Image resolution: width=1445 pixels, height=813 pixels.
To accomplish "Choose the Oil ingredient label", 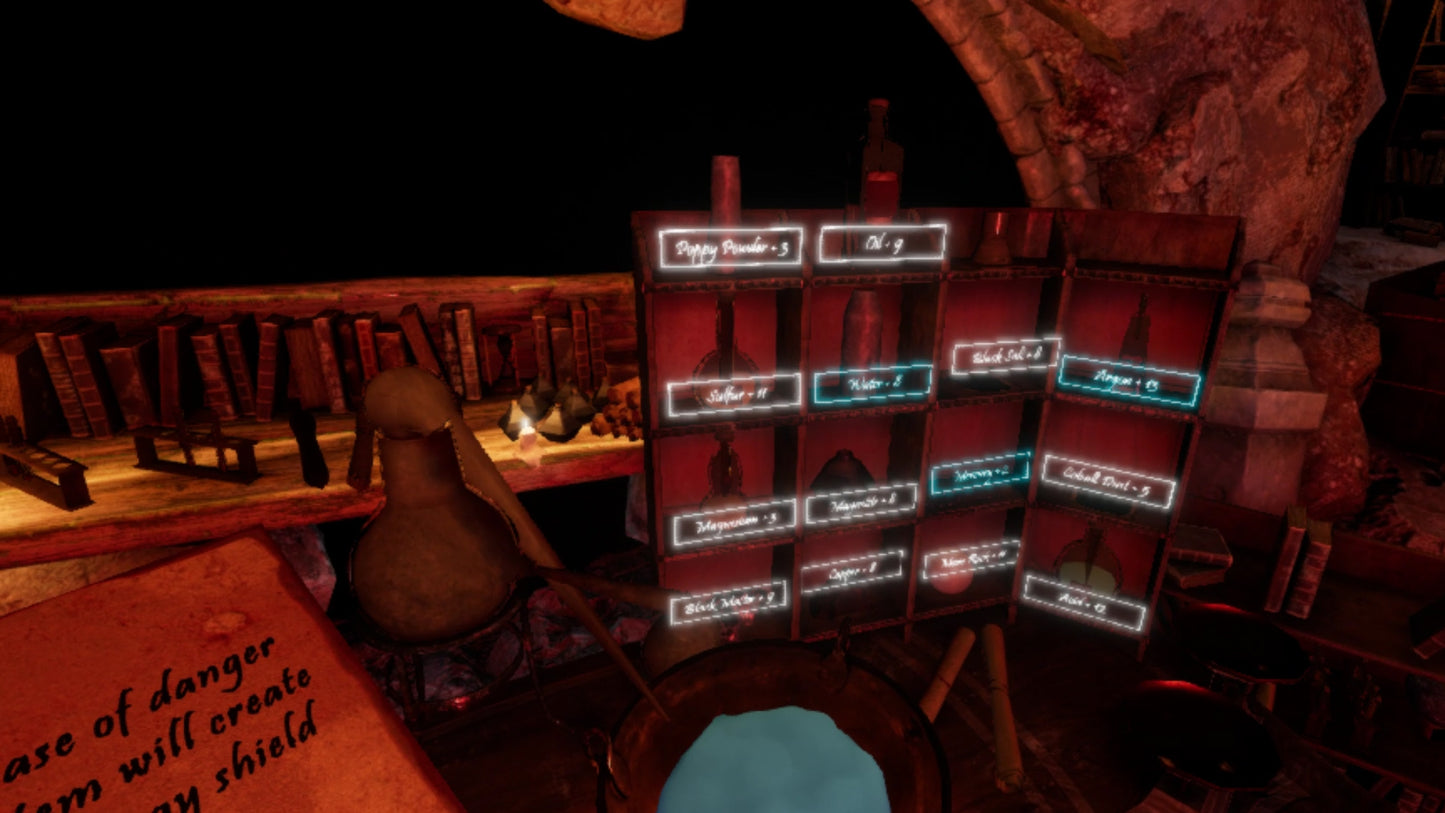I will [x=881, y=243].
